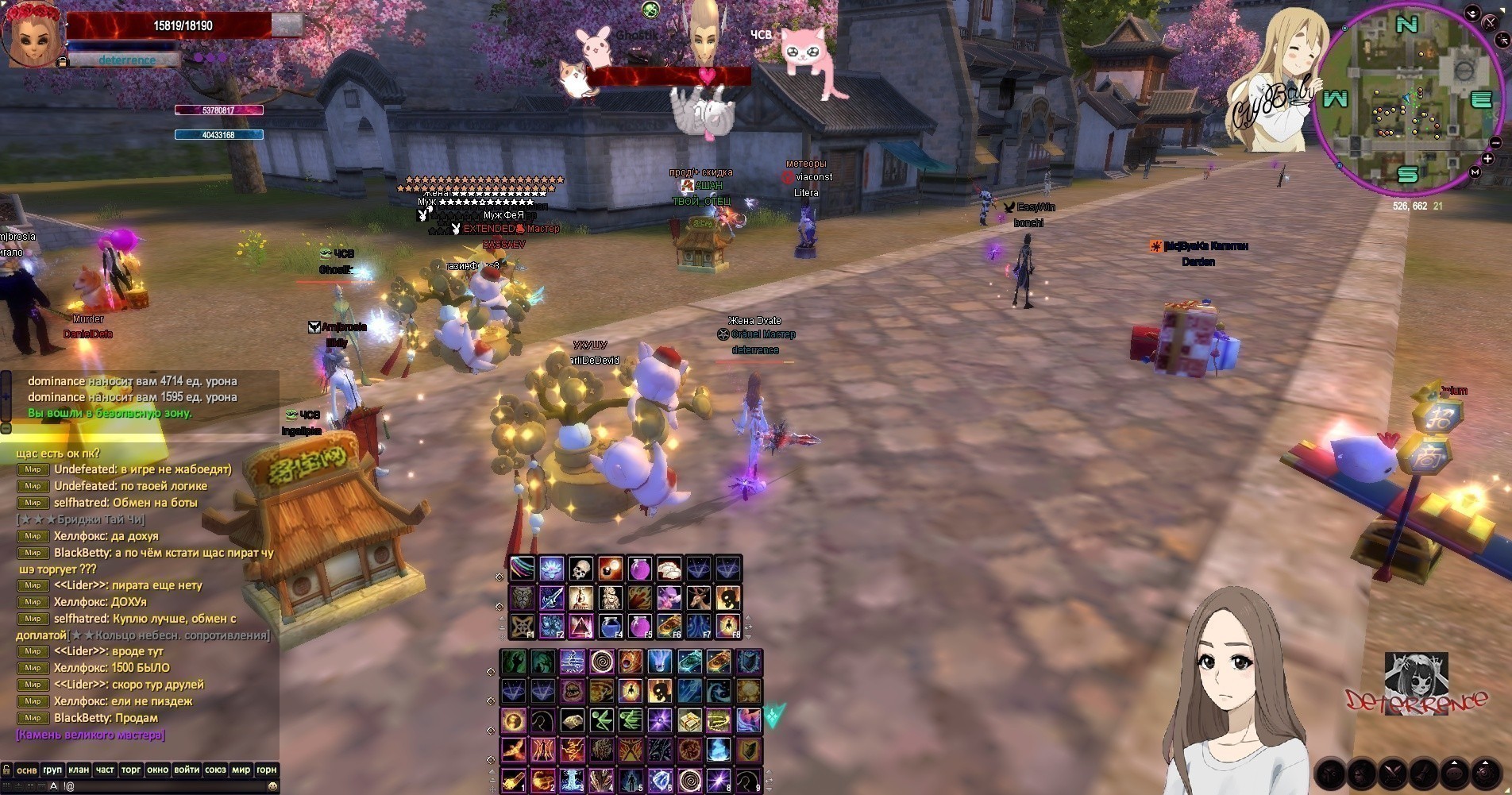
Task: Zoom out the minimap with minus button
Action: click(1495, 143)
